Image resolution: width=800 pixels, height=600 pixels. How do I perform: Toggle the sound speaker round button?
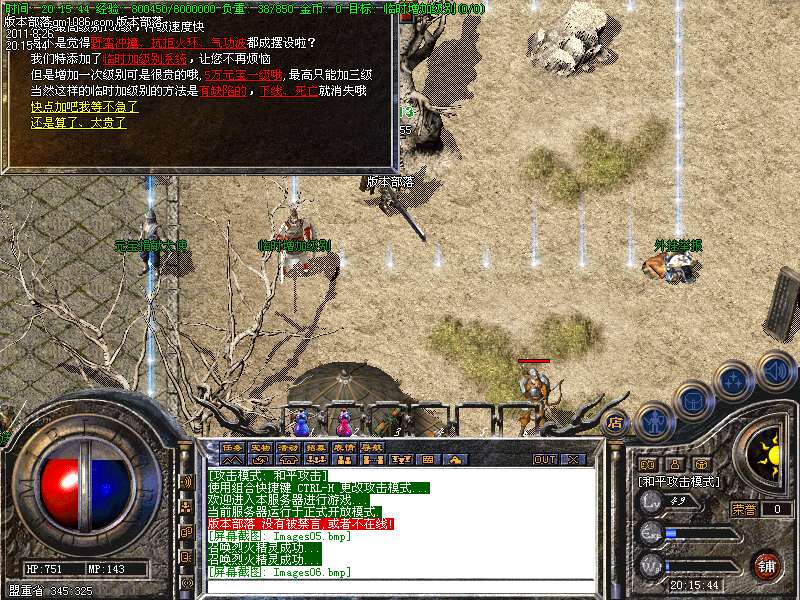point(775,369)
